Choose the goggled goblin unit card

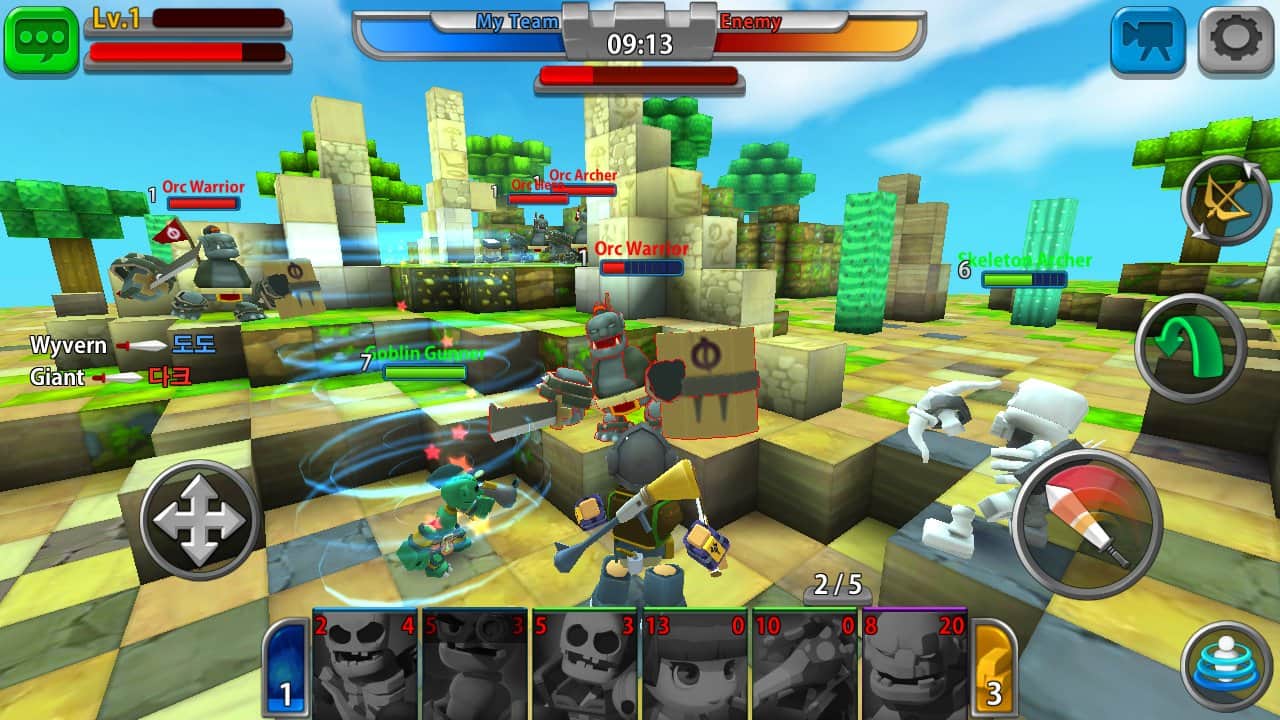point(475,664)
